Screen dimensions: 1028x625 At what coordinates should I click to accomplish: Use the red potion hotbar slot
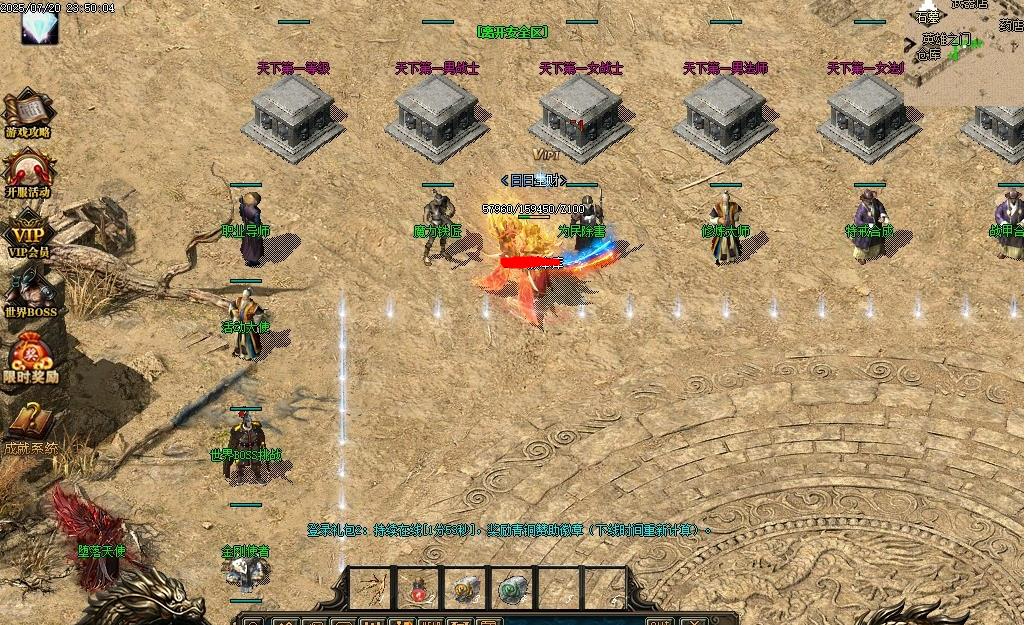click(419, 589)
